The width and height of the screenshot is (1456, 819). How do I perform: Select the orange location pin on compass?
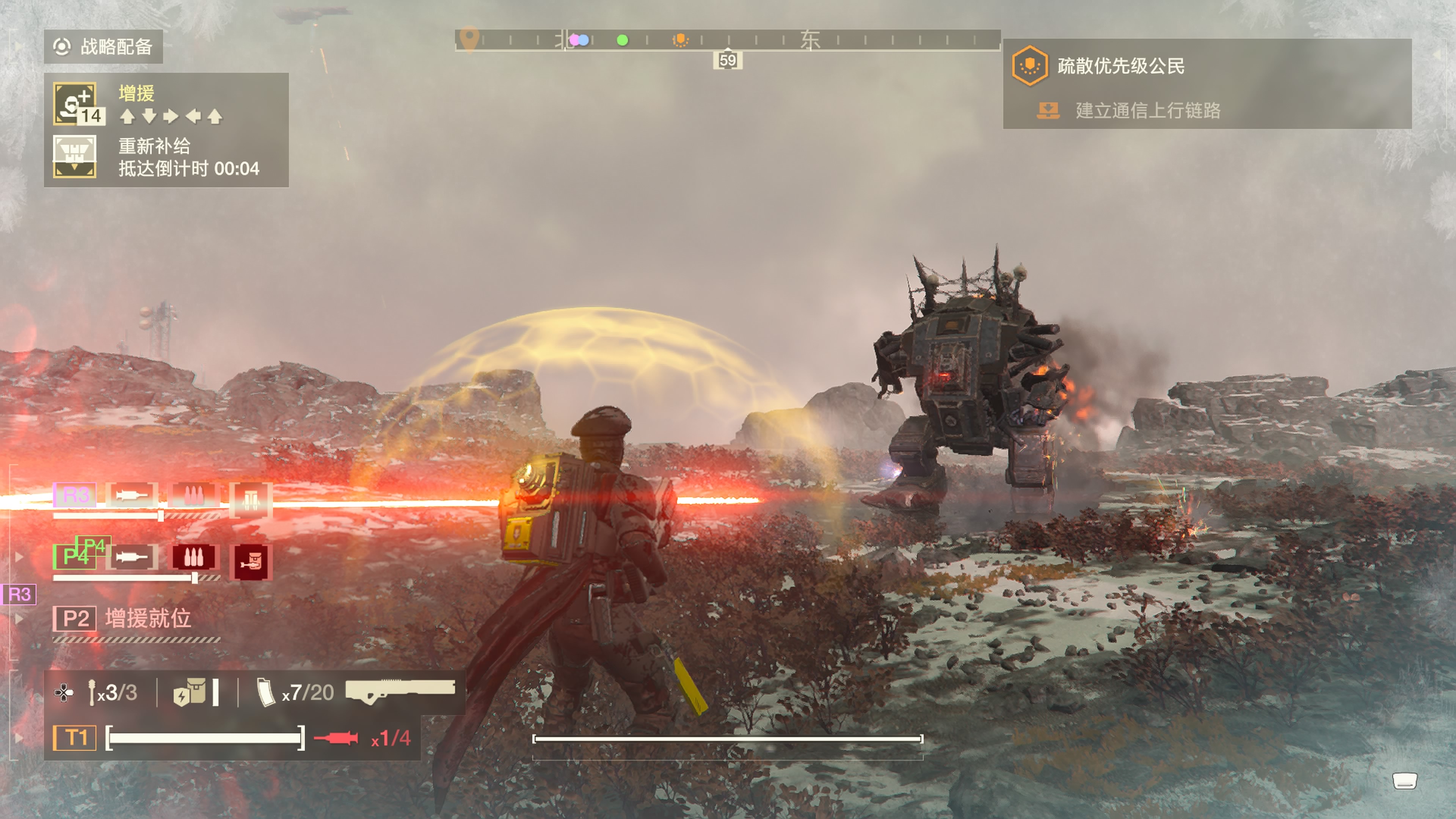[x=469, y=39]
